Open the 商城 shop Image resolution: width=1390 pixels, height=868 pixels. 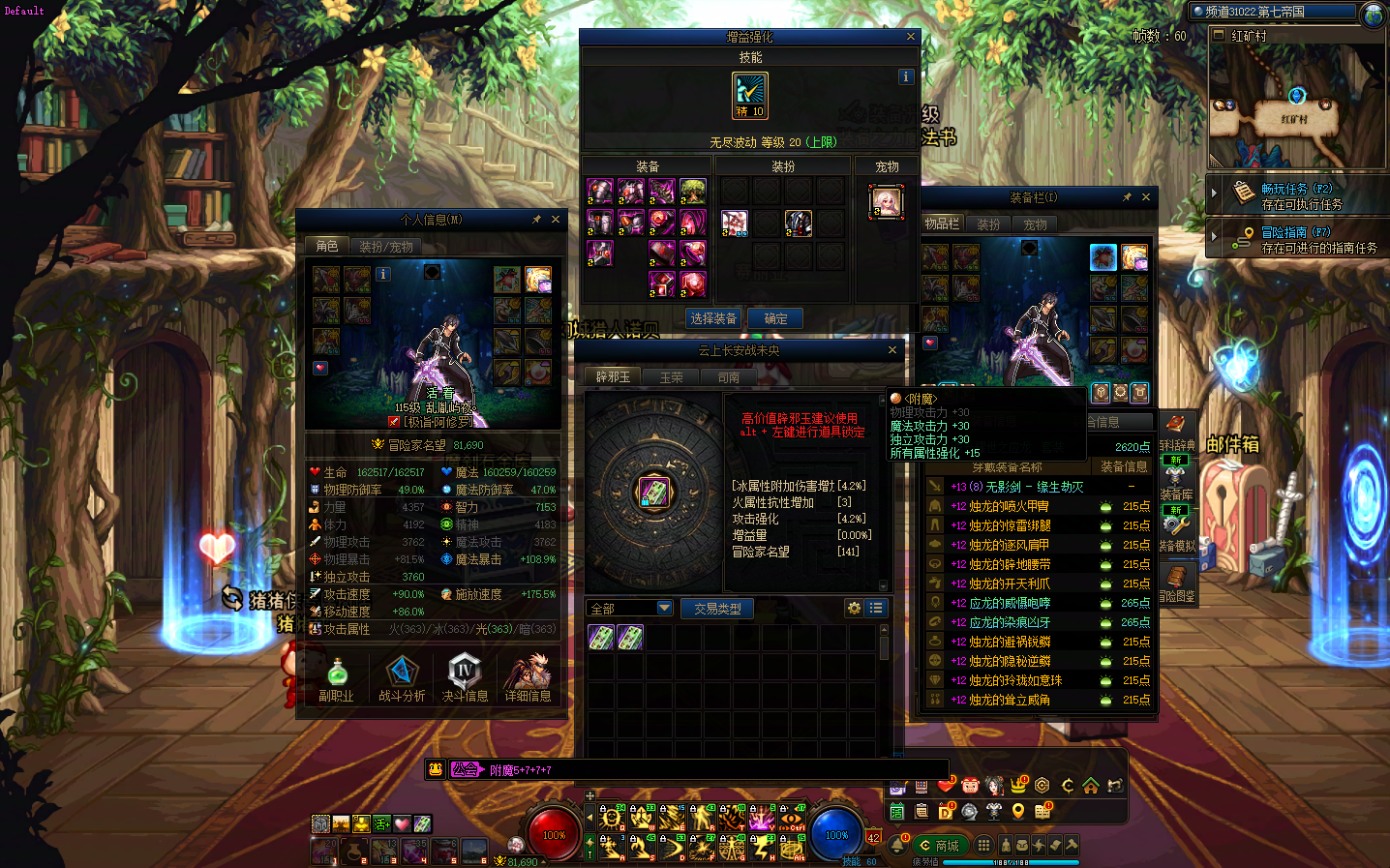[x=938, y=846]
